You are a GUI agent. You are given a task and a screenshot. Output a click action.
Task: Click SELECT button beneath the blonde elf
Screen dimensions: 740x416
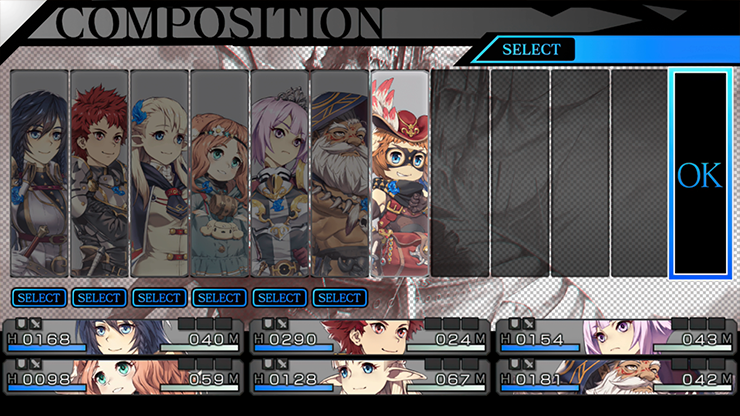[x=160, y=297]
